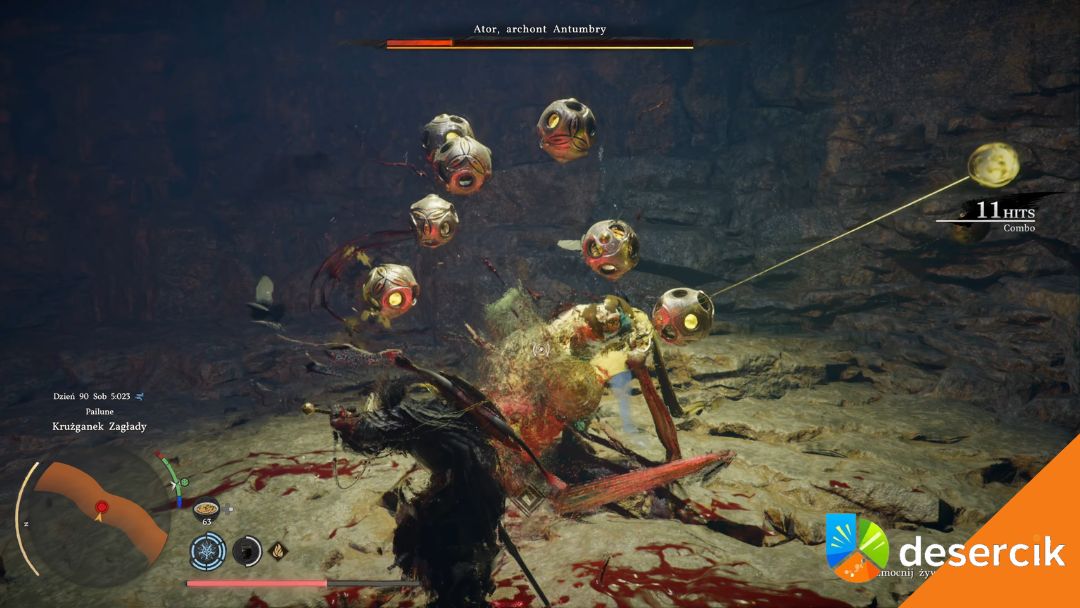The image size is (1080, 608).
Task: Activate the blue snowflake skill icon
Action: [x=208, y=548]
